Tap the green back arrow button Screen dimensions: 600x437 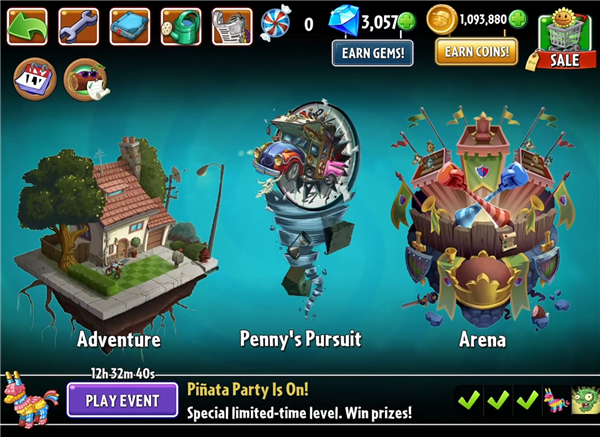(27, 26)
